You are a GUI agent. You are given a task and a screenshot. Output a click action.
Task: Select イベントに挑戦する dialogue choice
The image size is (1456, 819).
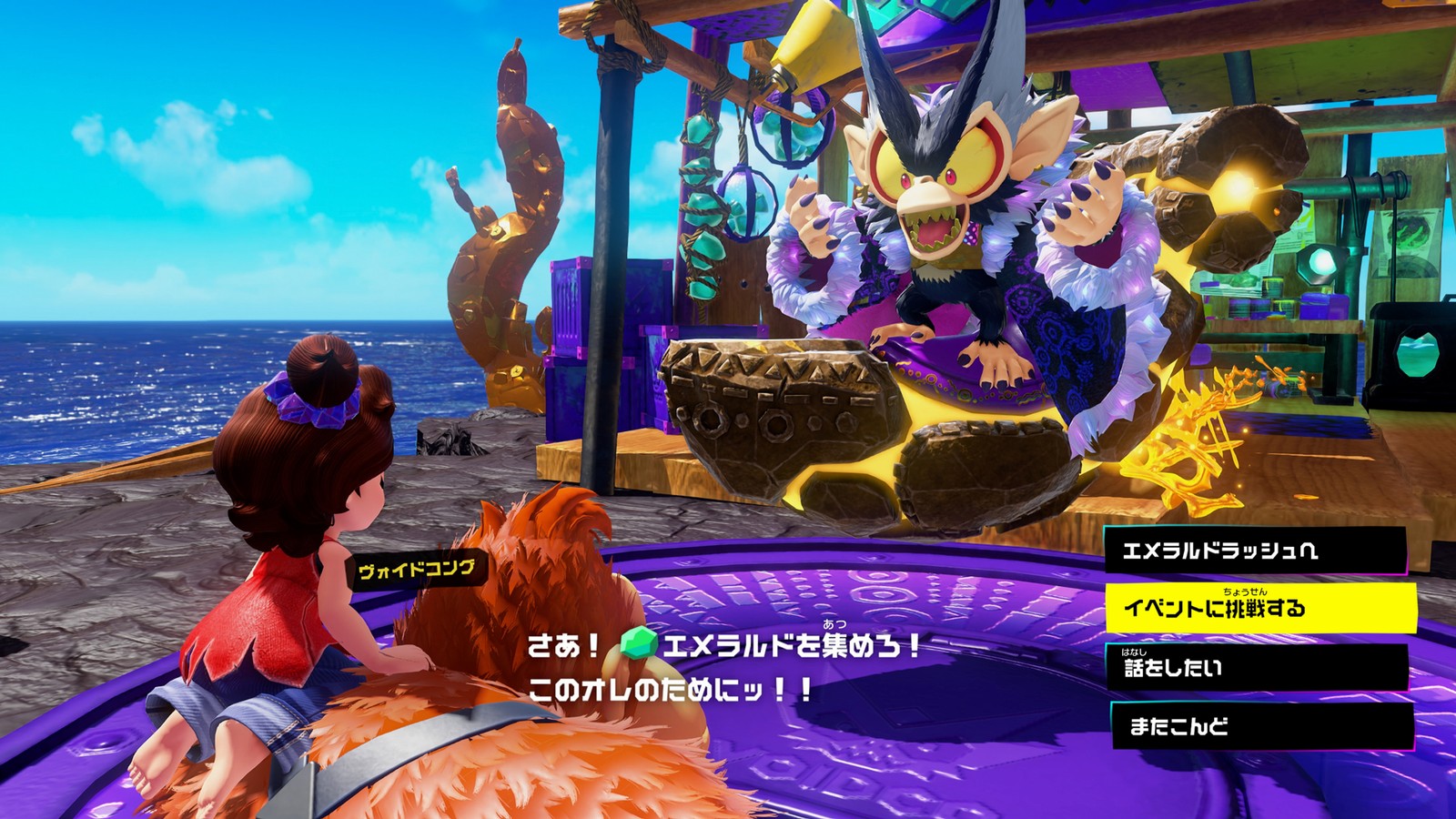(1260, 608)
